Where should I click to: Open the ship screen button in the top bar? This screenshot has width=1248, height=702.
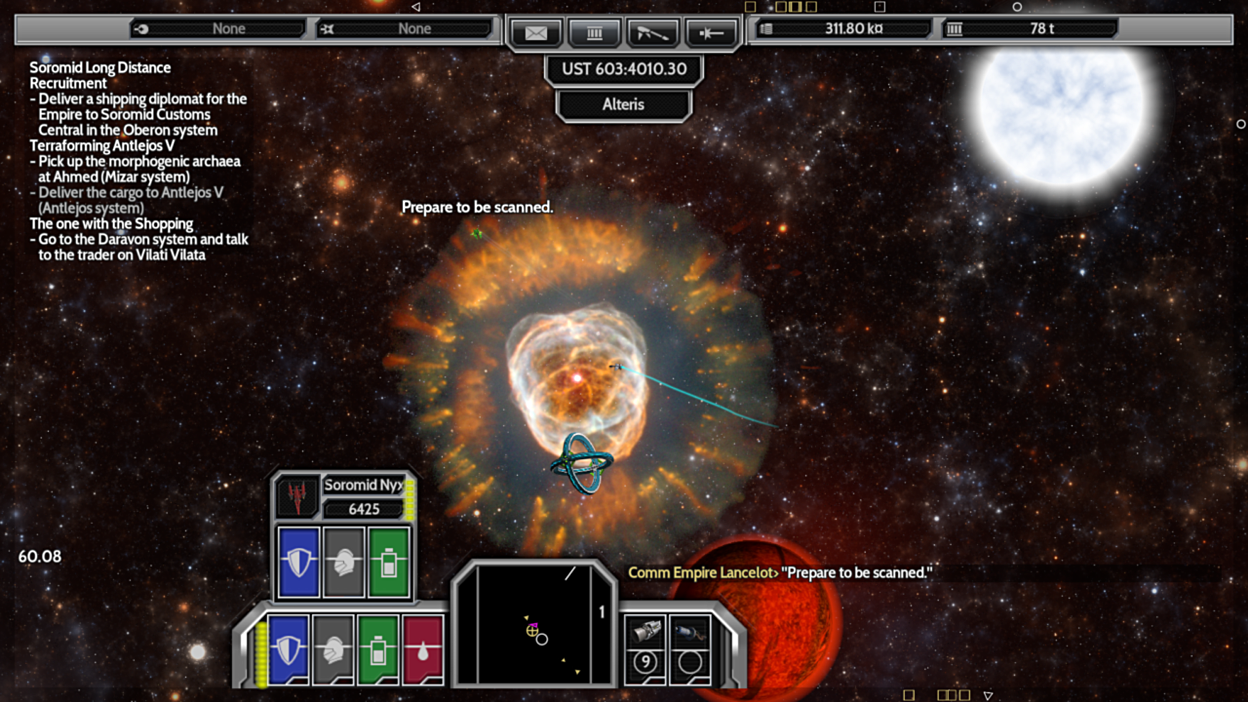click(x=711, y=33)
